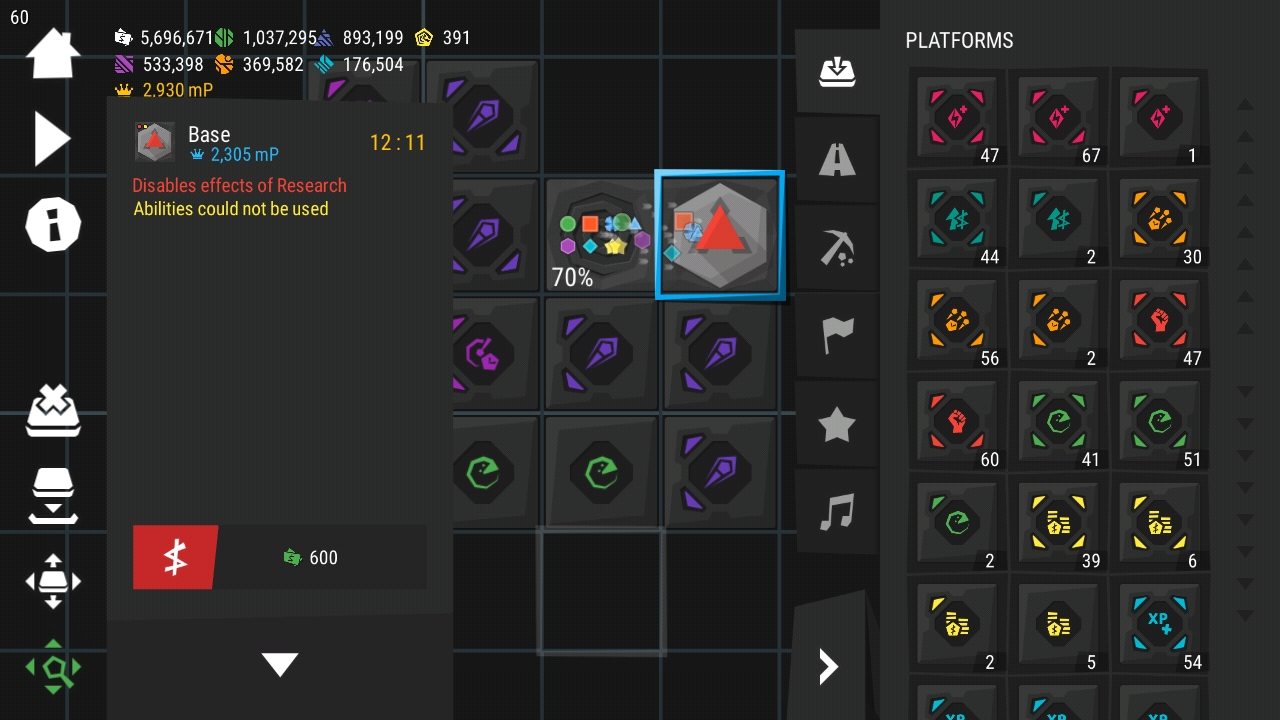The height and width of the screenshot is (720, 1280).
Task: Pick the red fist platform with count 60
Action: point(957,422)
